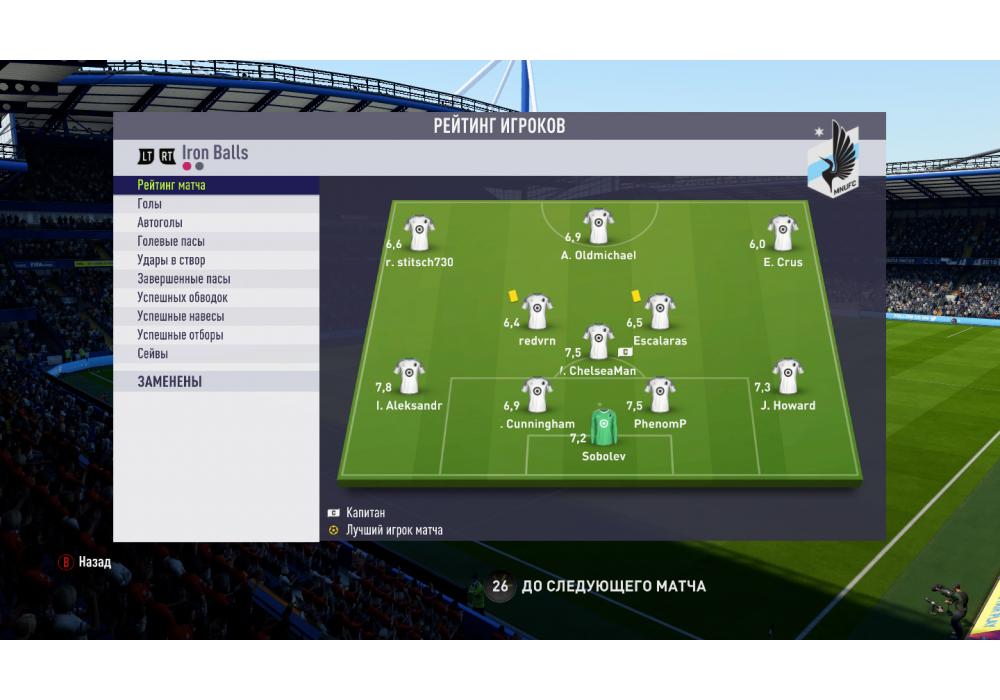Open the ЗАМЕНЕНЫ section
Viewport: 1000px width, 700px height.
click(x=215, y=381)
